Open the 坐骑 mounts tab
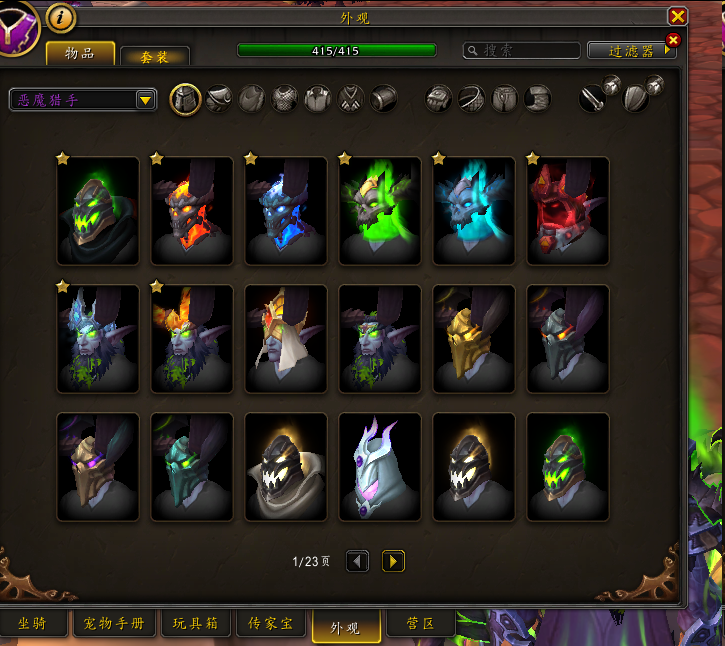This screenshot has width=725, height=646. 34,624
